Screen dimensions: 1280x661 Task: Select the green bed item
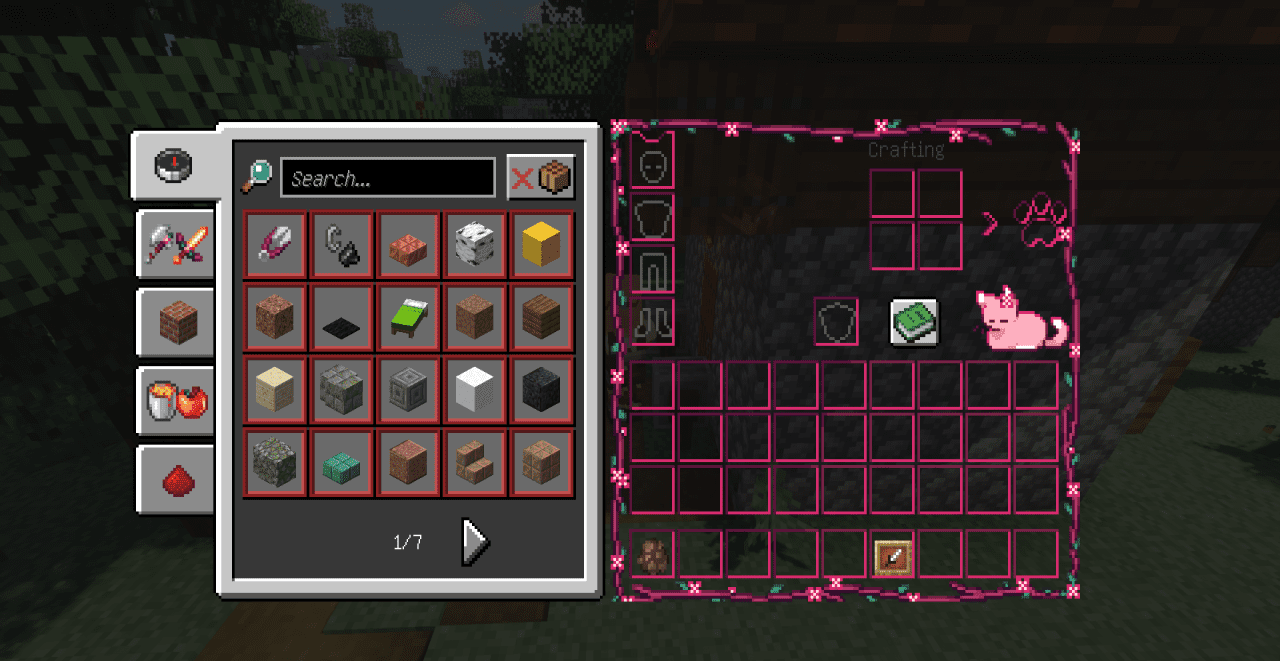[408, 317]
